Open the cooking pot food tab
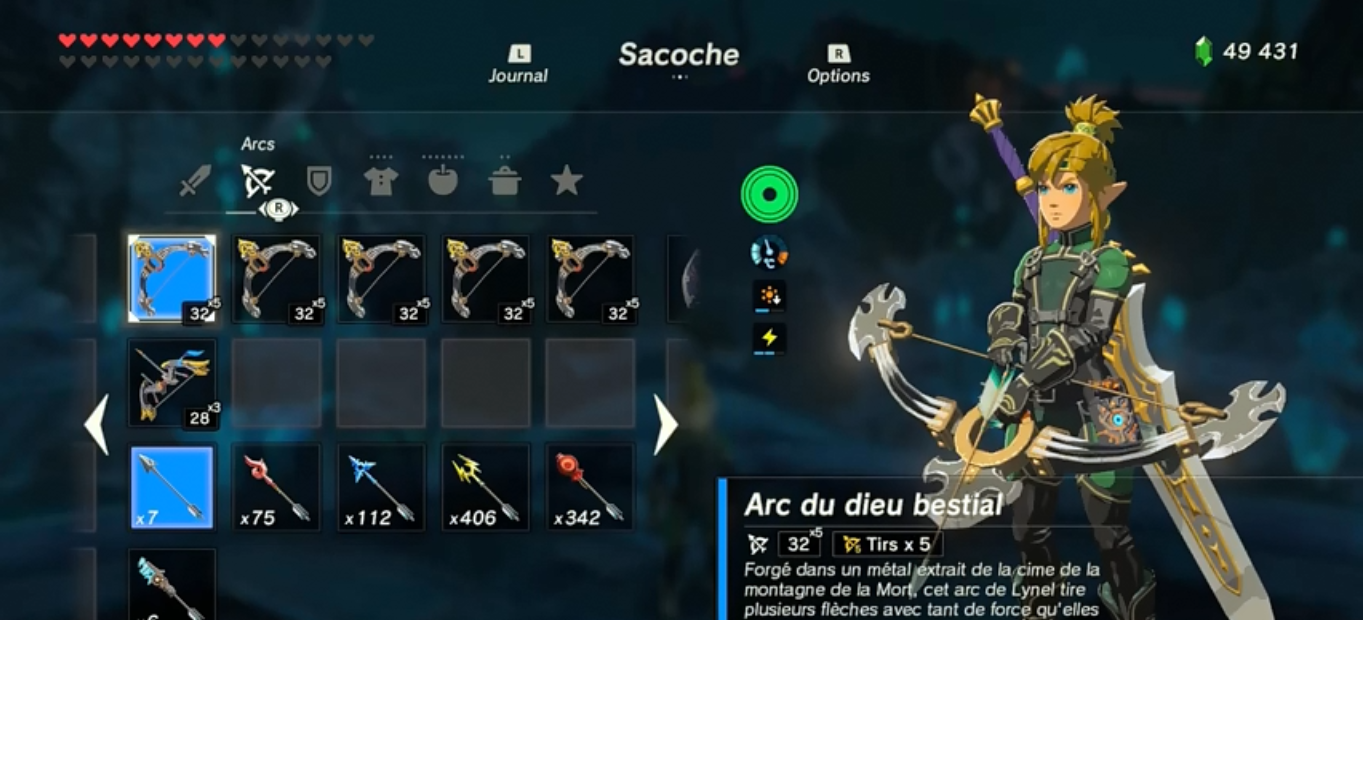The height and width of the screenshot is (768, 1366). (505, 182)
